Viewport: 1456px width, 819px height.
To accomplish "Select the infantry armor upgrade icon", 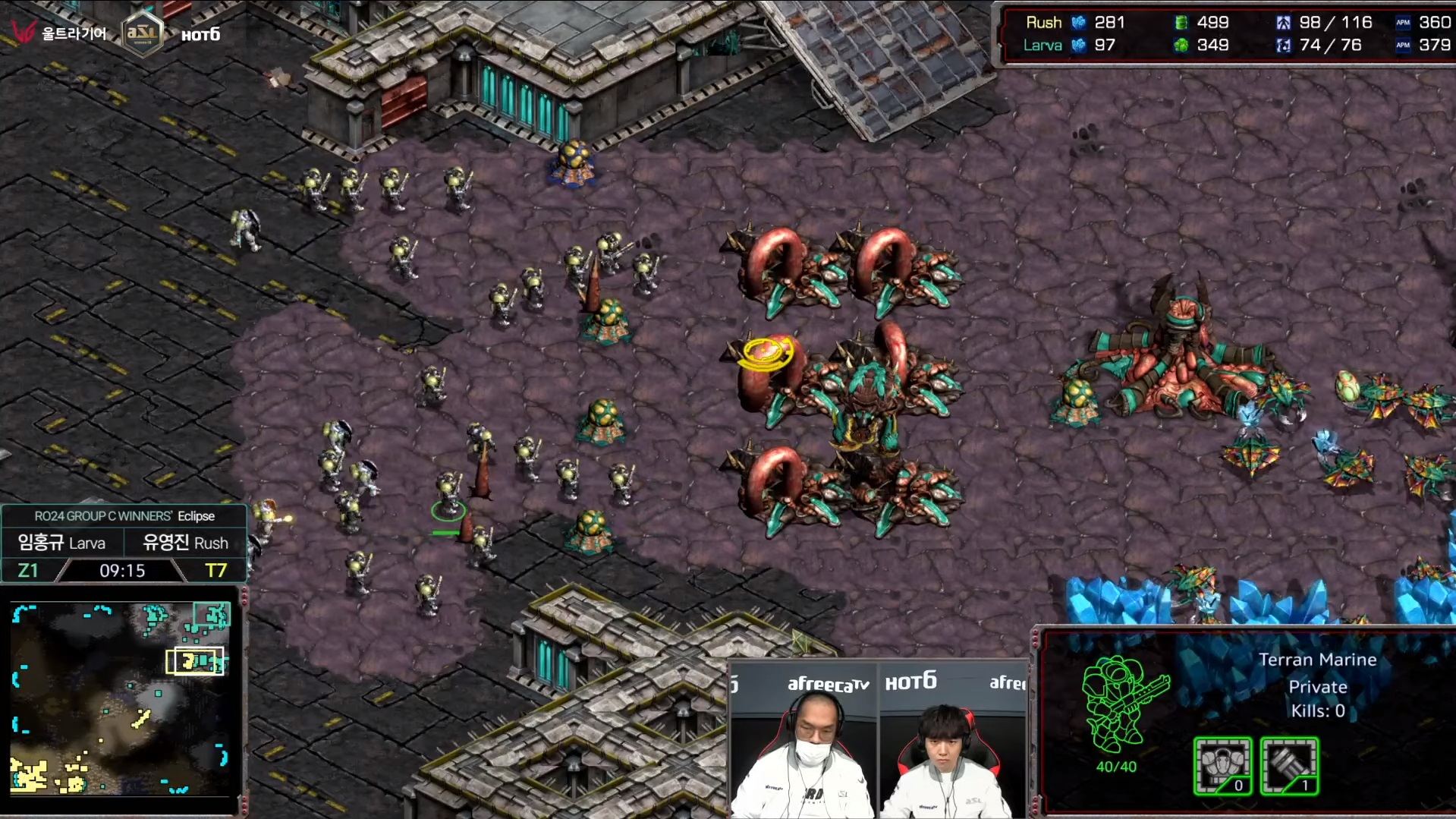I will pyautogui.click(x=1222, y=765).
